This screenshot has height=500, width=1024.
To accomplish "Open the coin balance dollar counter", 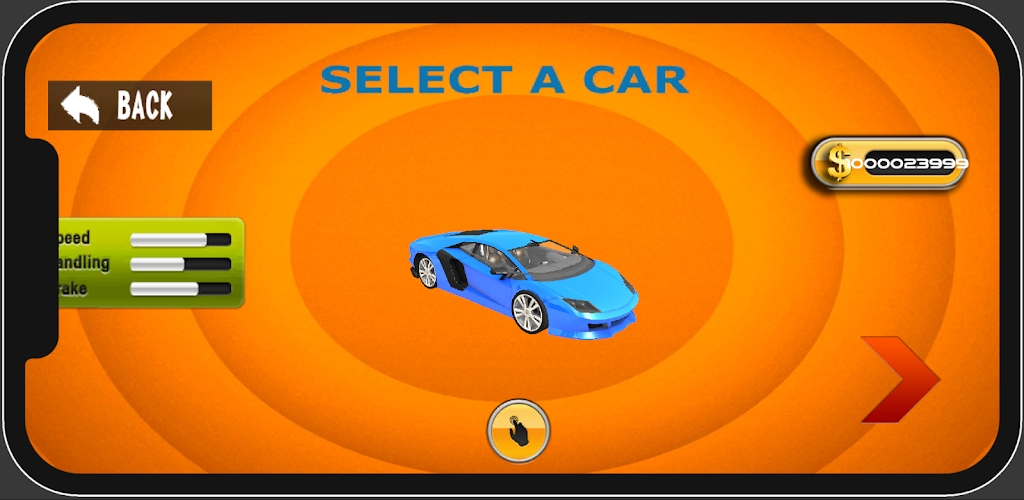I will click(x=889, y=163).
